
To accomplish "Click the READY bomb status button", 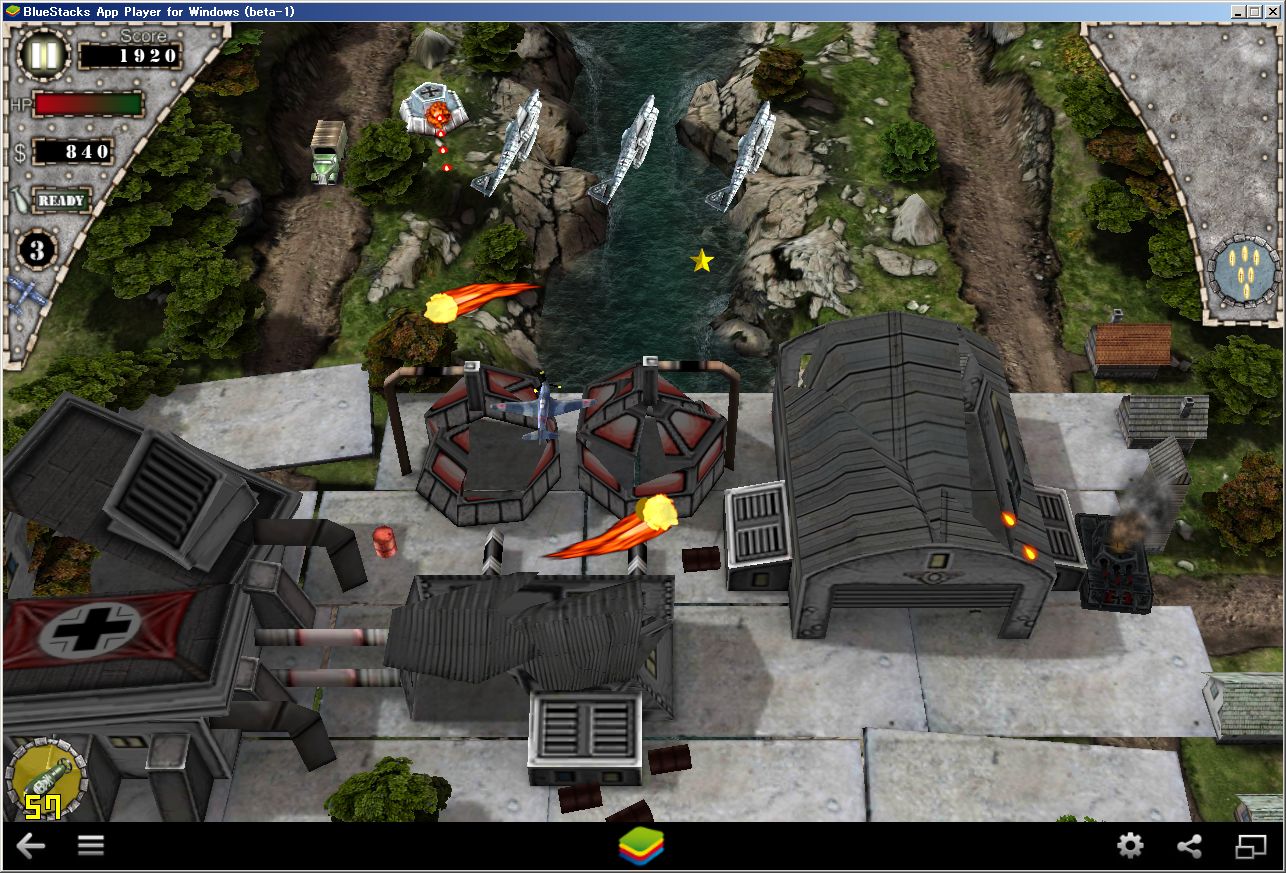I will (62, 201).
